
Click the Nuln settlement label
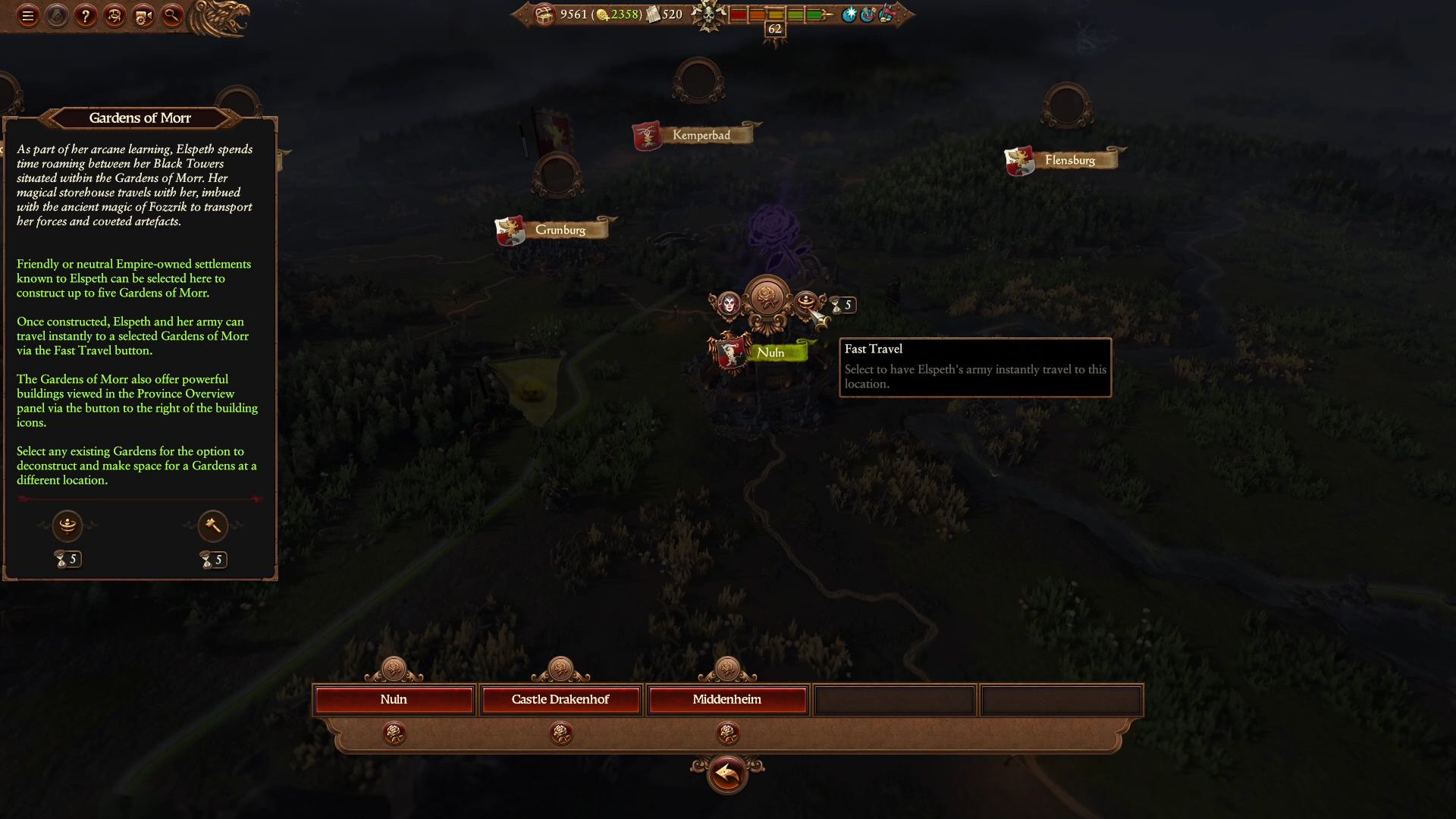click(x=770, y=353)
